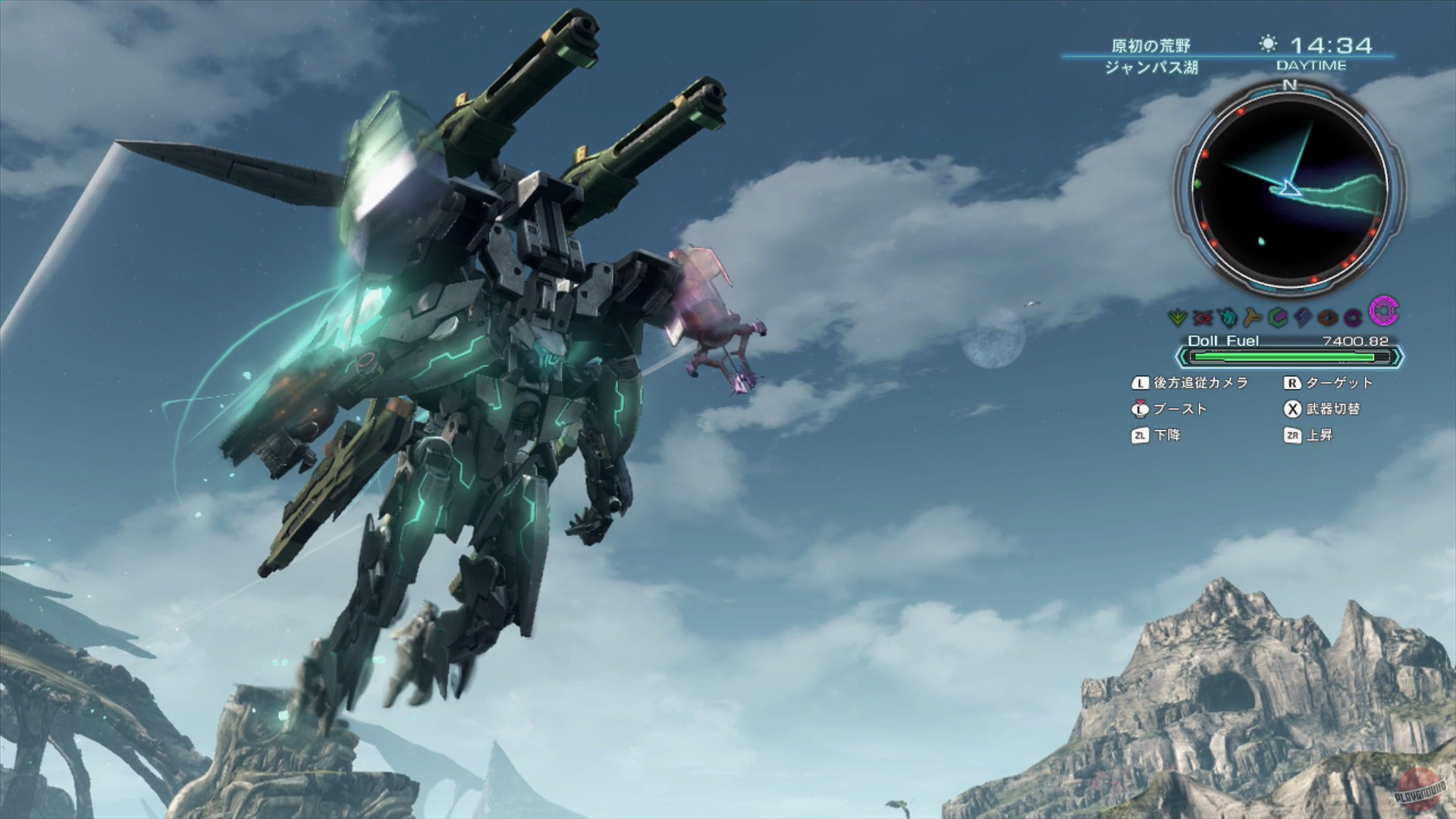The height and width of the screenshot is (819, 1456).
Task: Click the blue lightning hexagon icon
Action: point(1302,317)
